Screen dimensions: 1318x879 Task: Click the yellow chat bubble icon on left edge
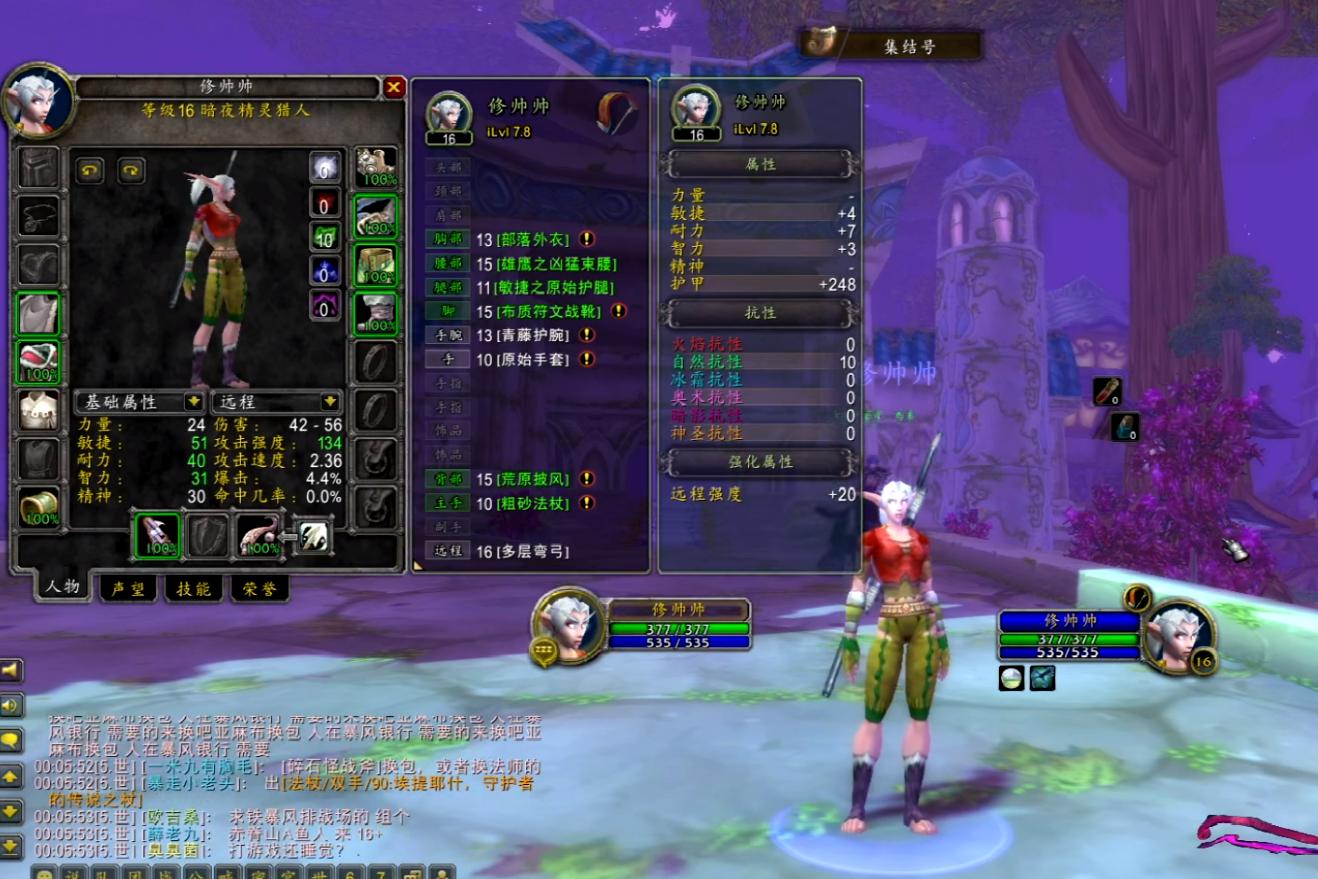14,737
